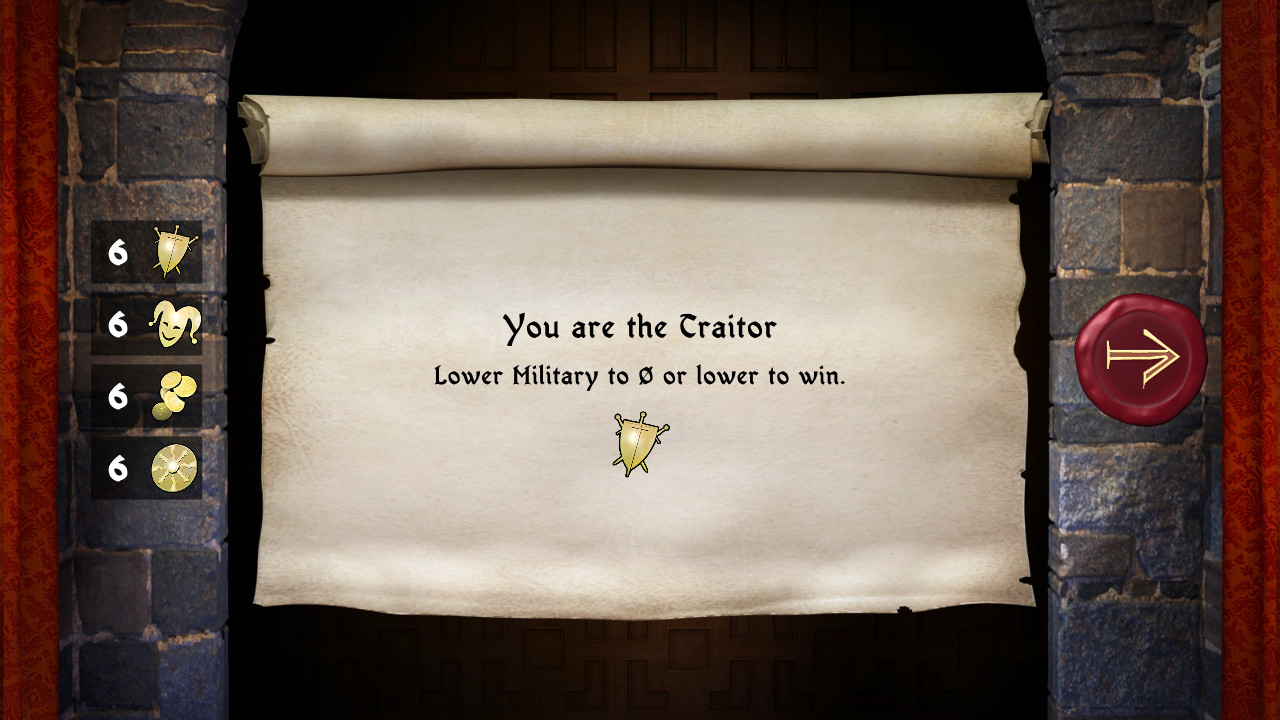
Task: Click the jester mask stat icon
Action: coord(174,324)
